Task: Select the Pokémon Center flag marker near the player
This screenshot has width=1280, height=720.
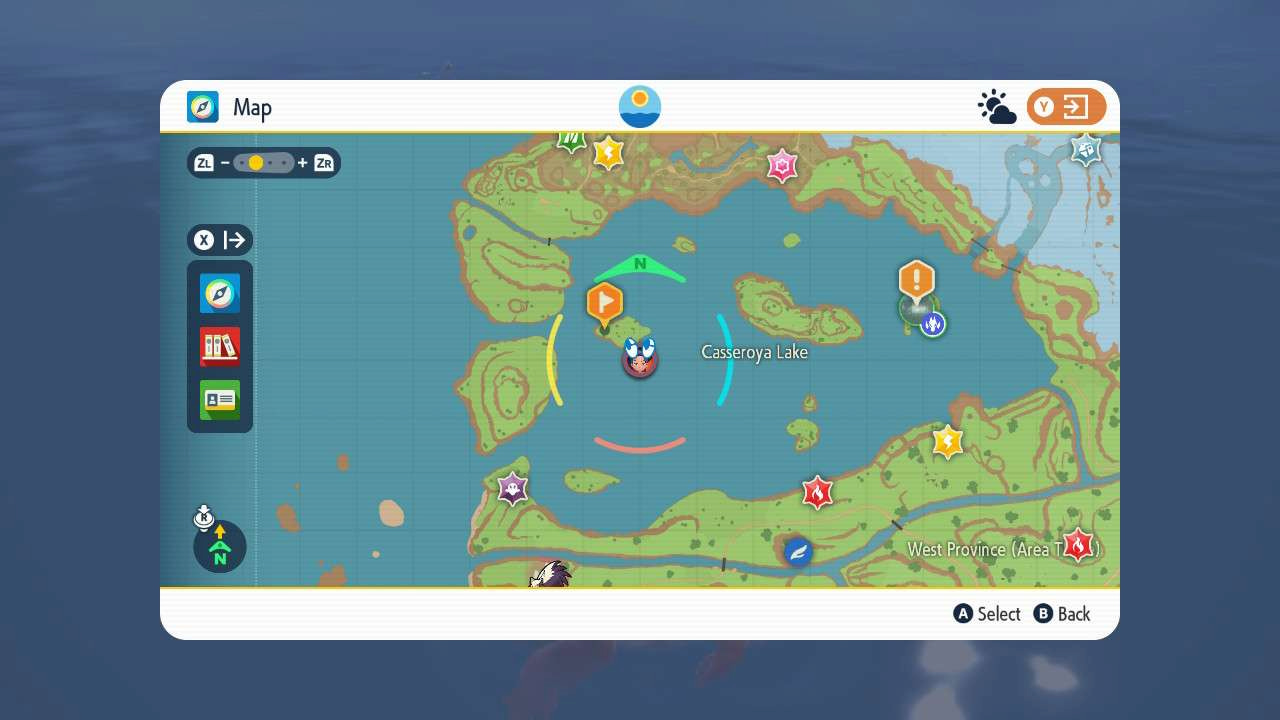Action: (x=605, y=300)
